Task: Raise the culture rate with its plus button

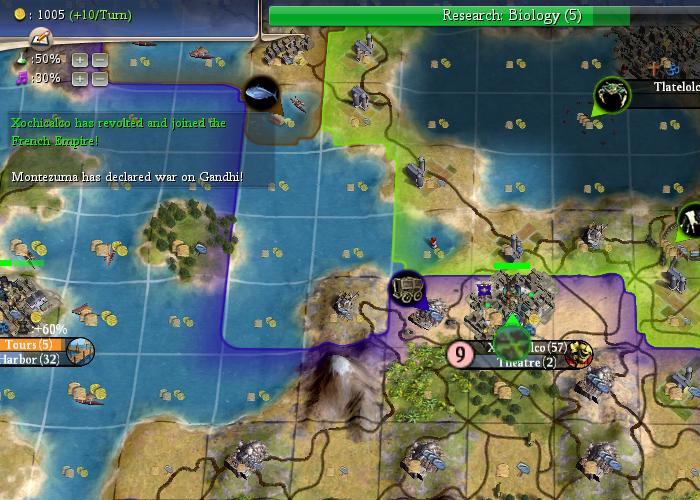Action: [x=80, y=78]
